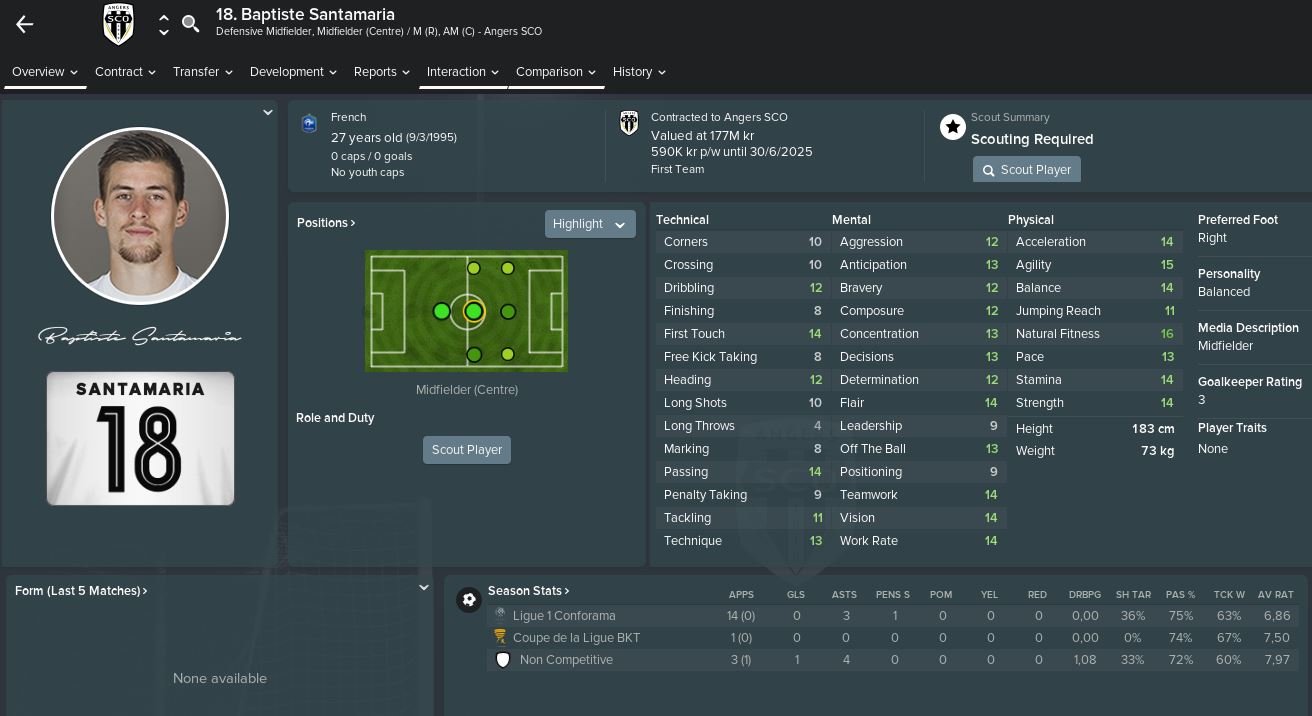Click the Angers SCO club badge

[x=118, y=24]
